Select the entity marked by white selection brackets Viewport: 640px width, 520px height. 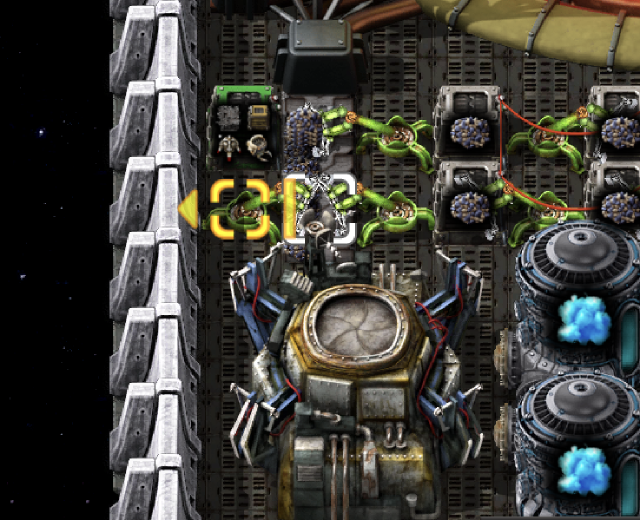(320, 209)
